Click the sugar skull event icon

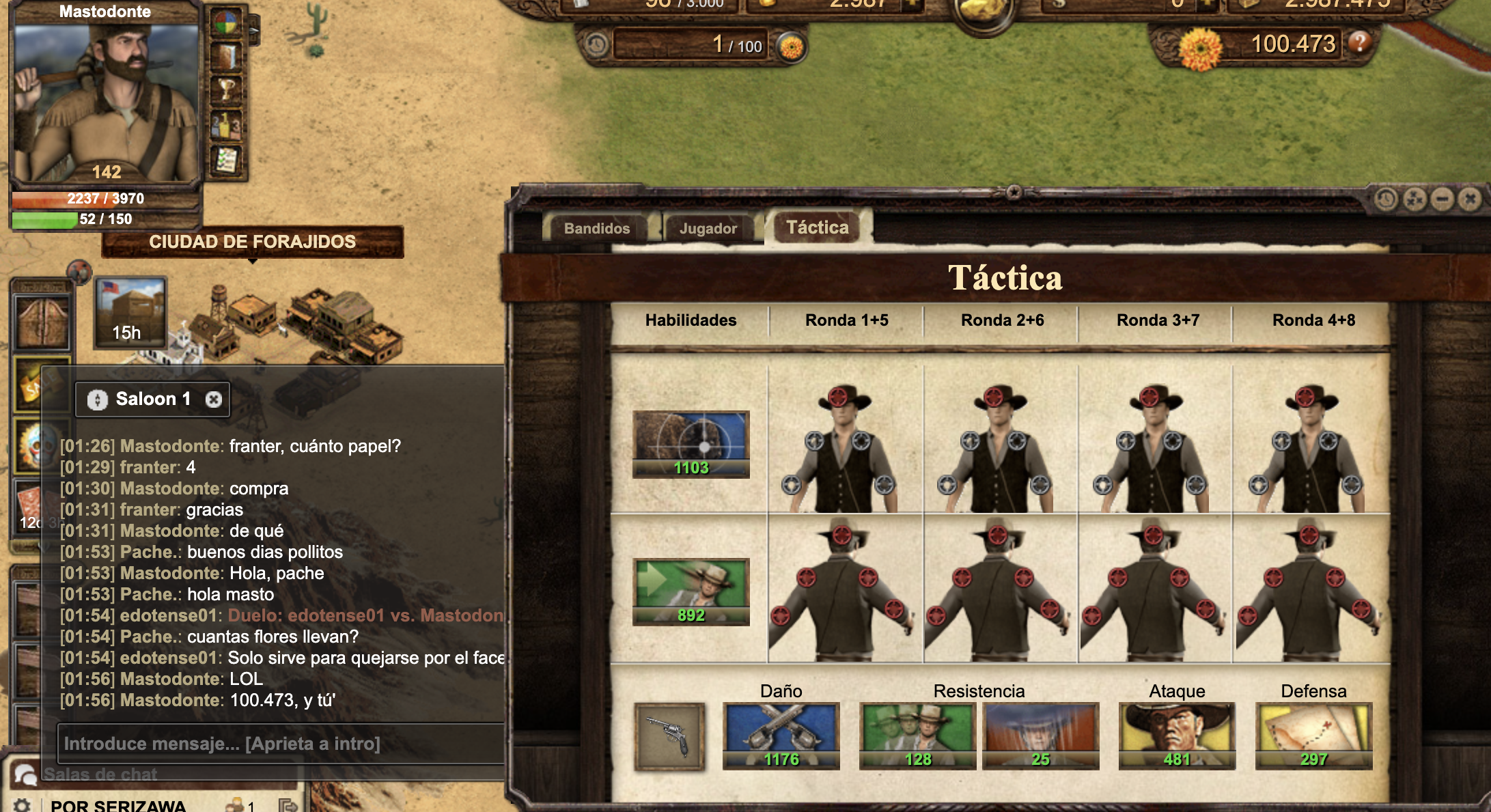coord(31,446)
